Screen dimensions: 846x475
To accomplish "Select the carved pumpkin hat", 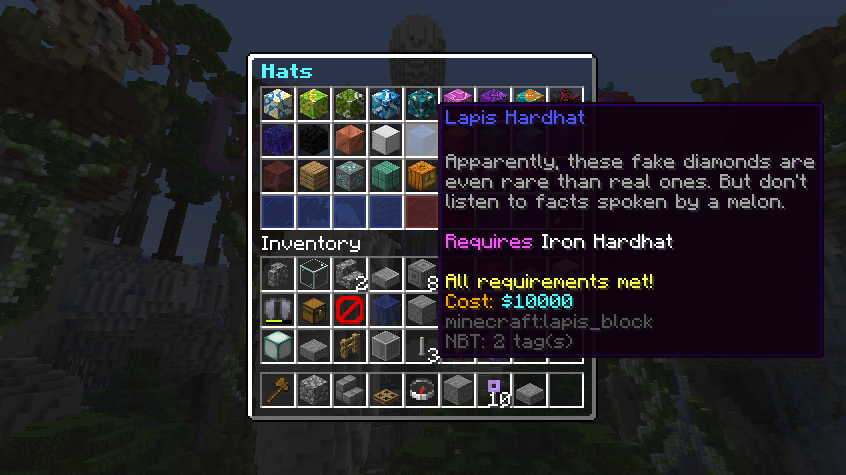I will (421, 176).
